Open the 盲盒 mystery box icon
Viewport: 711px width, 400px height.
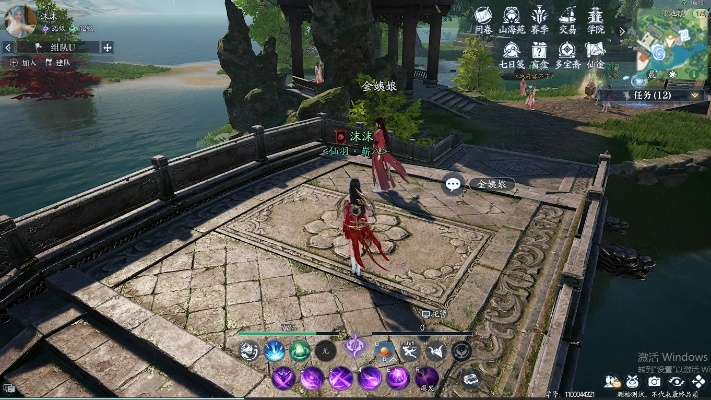pyautogui.click(x=539, y=54)
